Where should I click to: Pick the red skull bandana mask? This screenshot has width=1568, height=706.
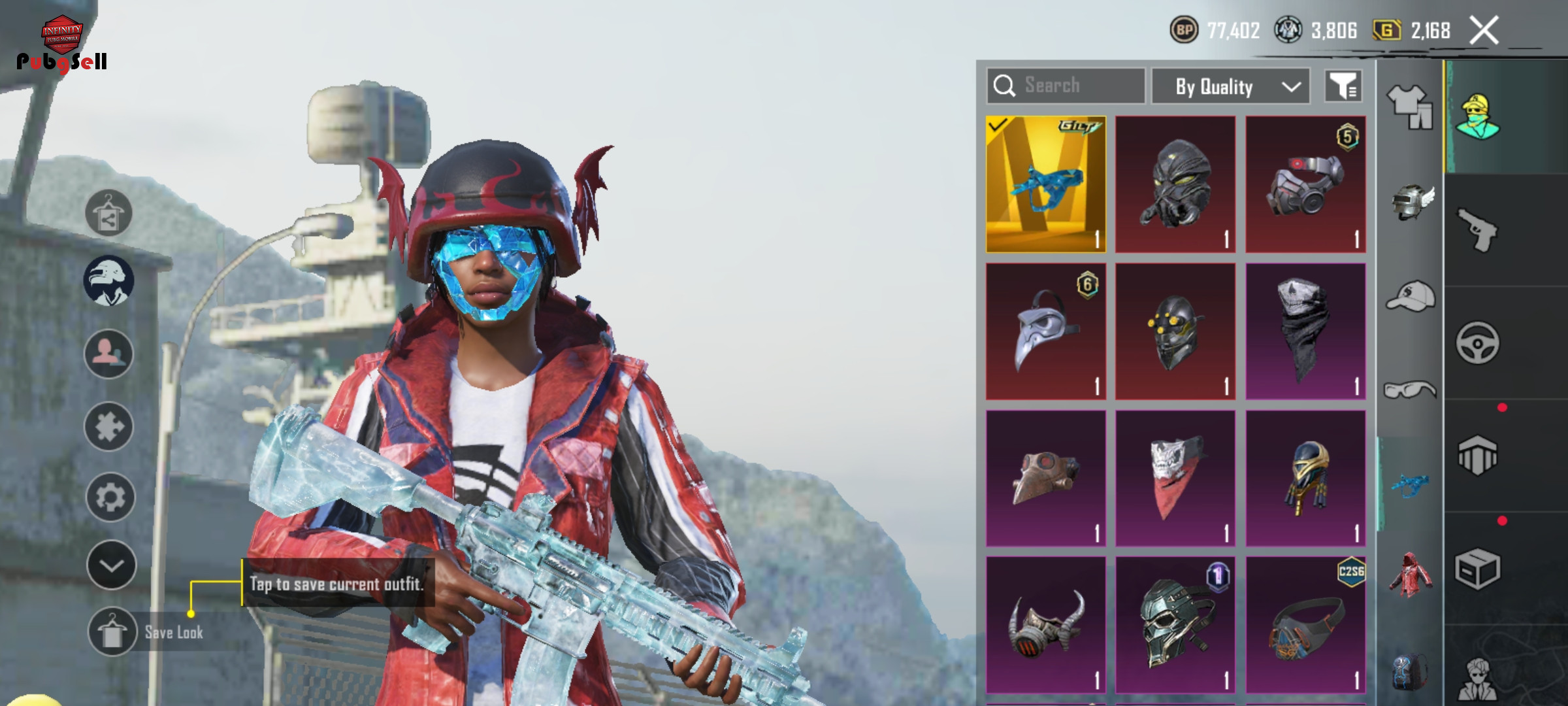1175,478
